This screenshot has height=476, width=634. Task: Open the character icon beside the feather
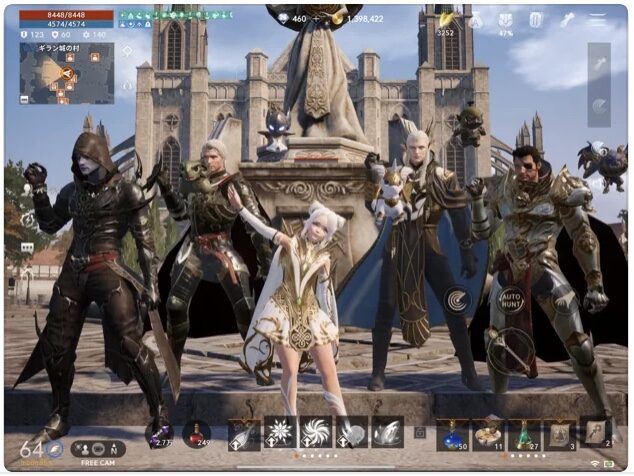click(x=476, y=20)
